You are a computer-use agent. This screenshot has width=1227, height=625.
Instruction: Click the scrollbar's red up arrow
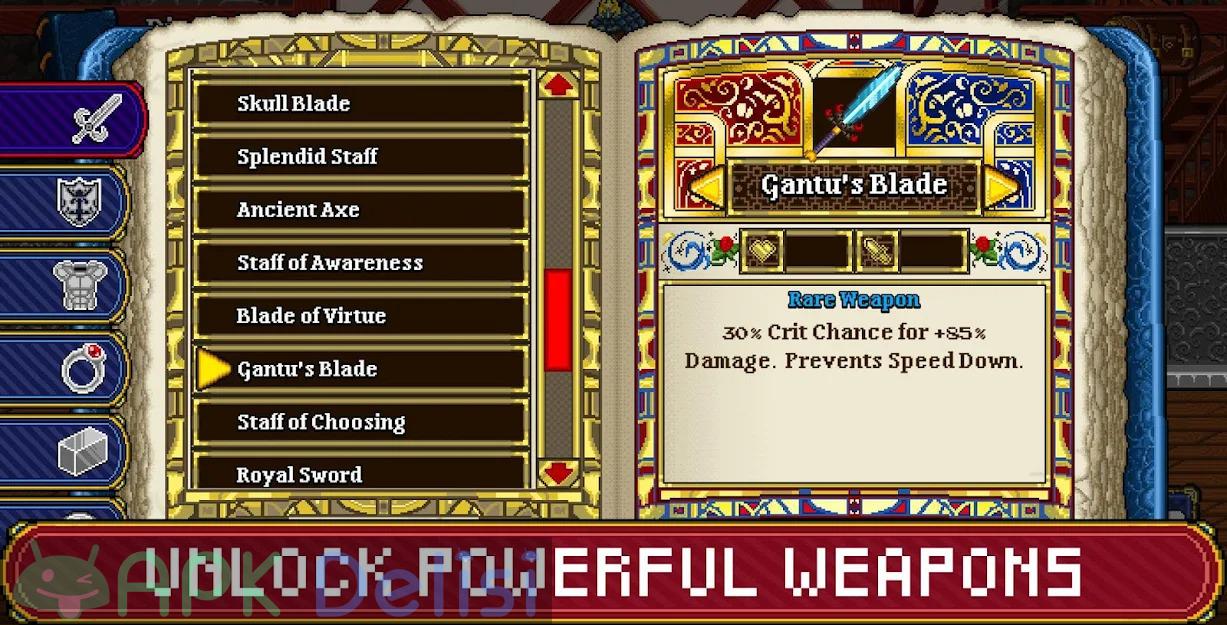pyautogui.click(x=558, y=85)
